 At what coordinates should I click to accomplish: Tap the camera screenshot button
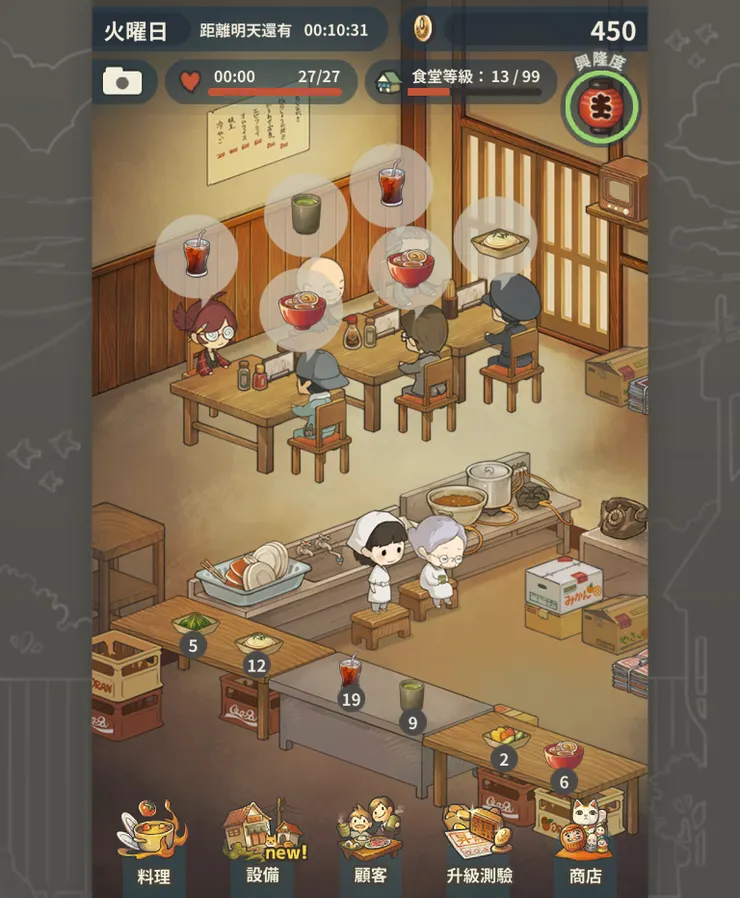click(123, 82)
